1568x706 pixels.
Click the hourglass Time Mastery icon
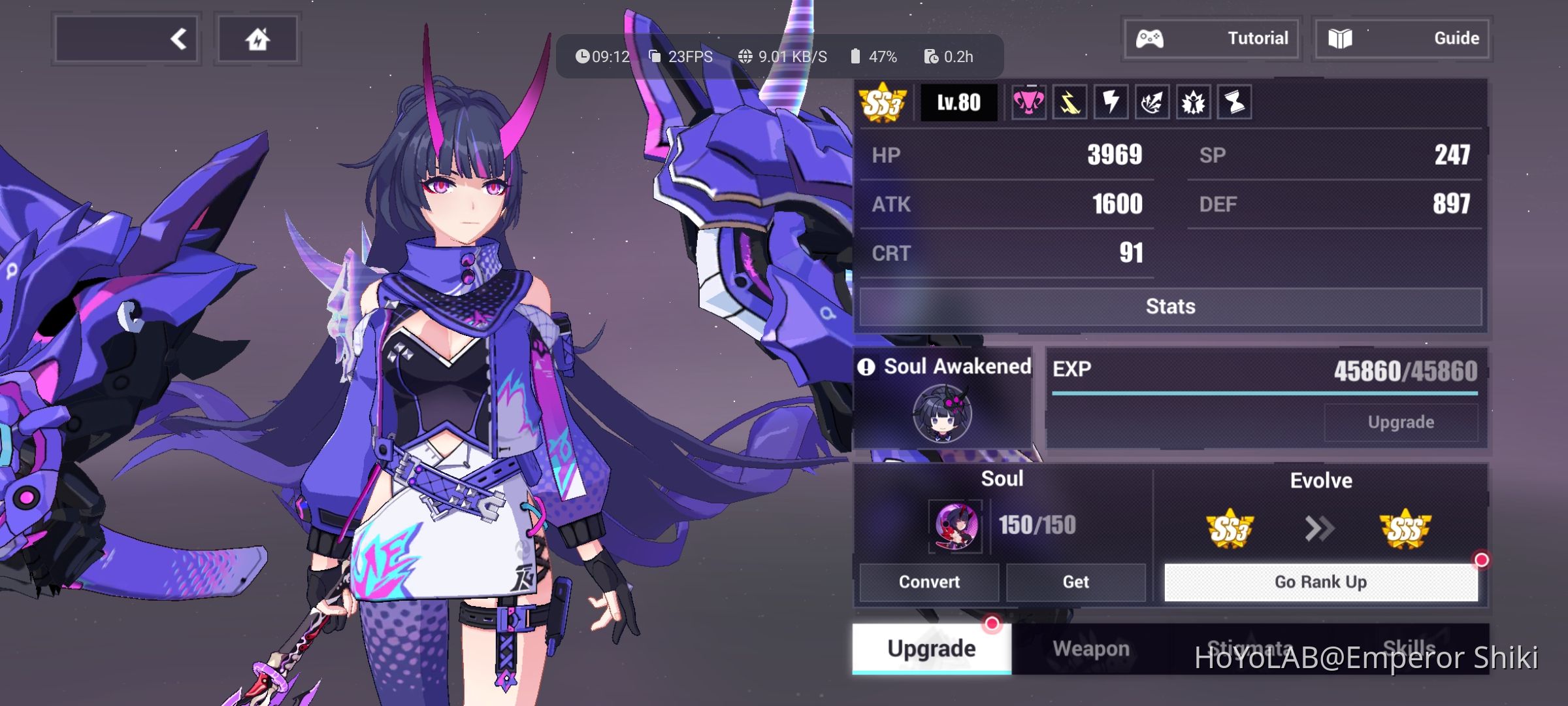point(1233,103)
